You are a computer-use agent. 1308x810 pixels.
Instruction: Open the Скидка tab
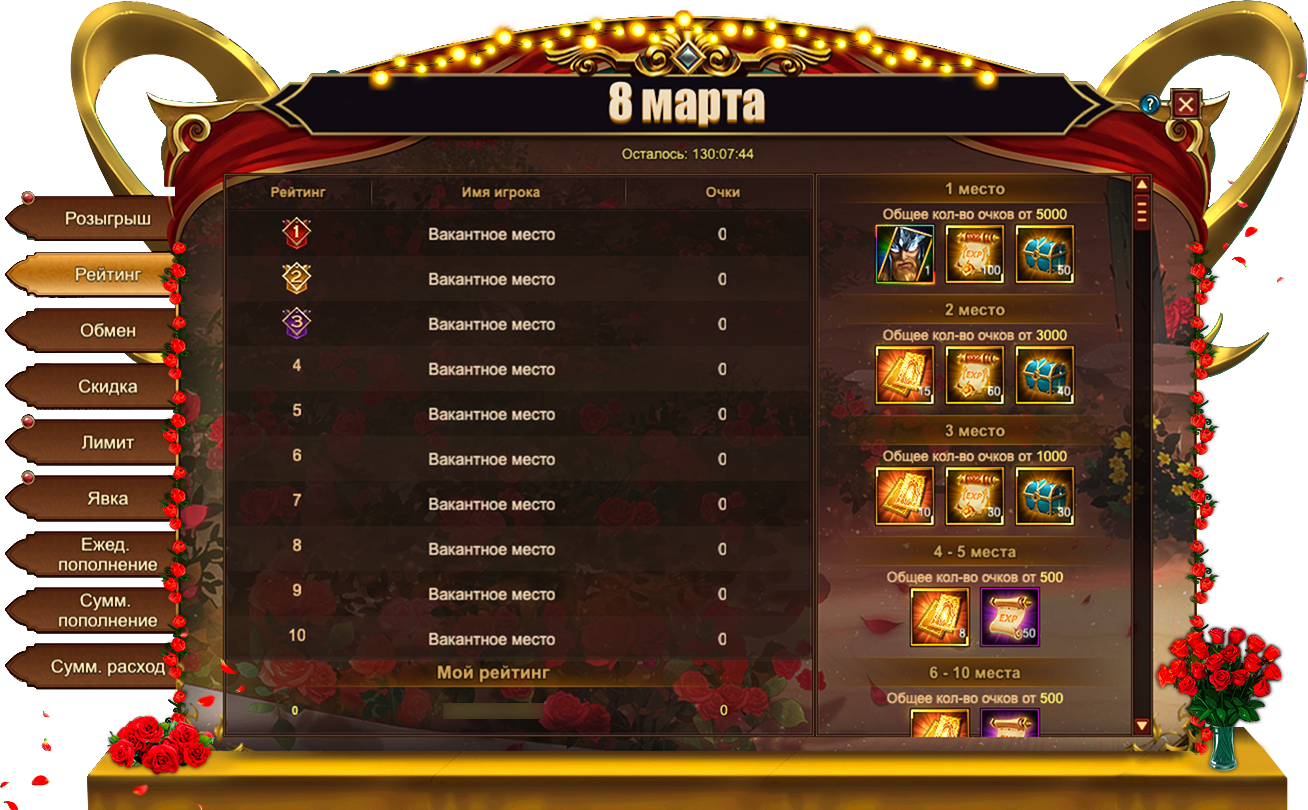(107, 386)
